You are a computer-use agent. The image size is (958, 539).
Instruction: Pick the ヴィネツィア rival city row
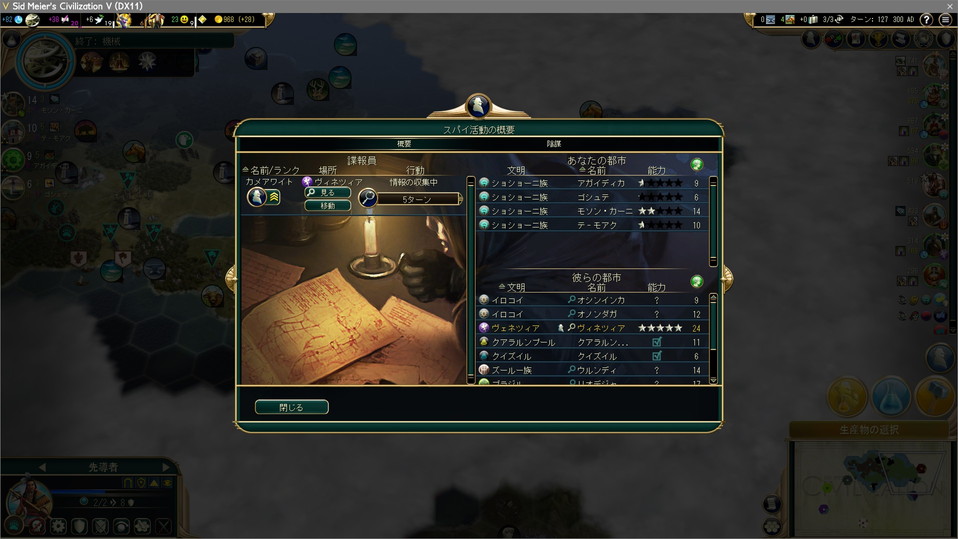[594, 328]
